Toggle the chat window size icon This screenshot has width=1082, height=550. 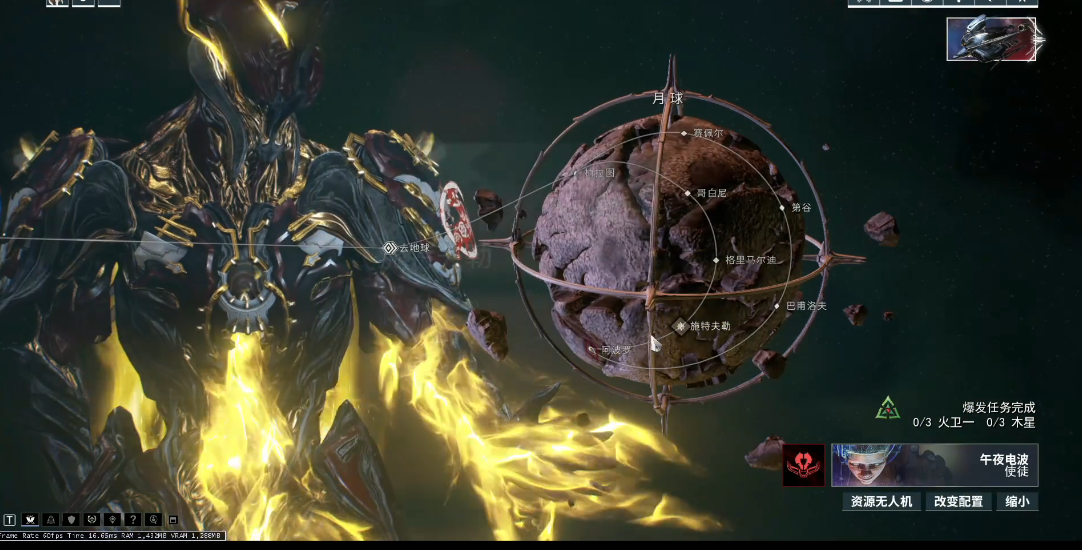[172, 520]
